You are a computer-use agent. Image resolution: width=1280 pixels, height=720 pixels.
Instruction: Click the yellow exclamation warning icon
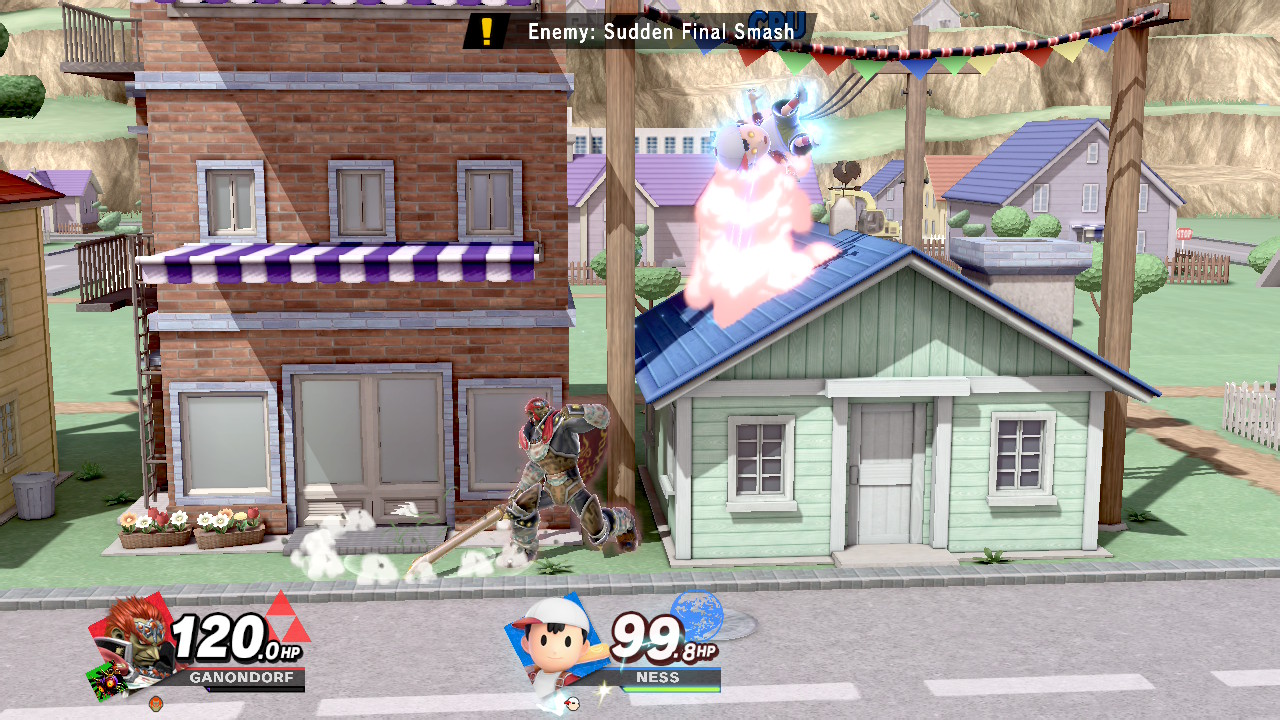click(487, 31)
